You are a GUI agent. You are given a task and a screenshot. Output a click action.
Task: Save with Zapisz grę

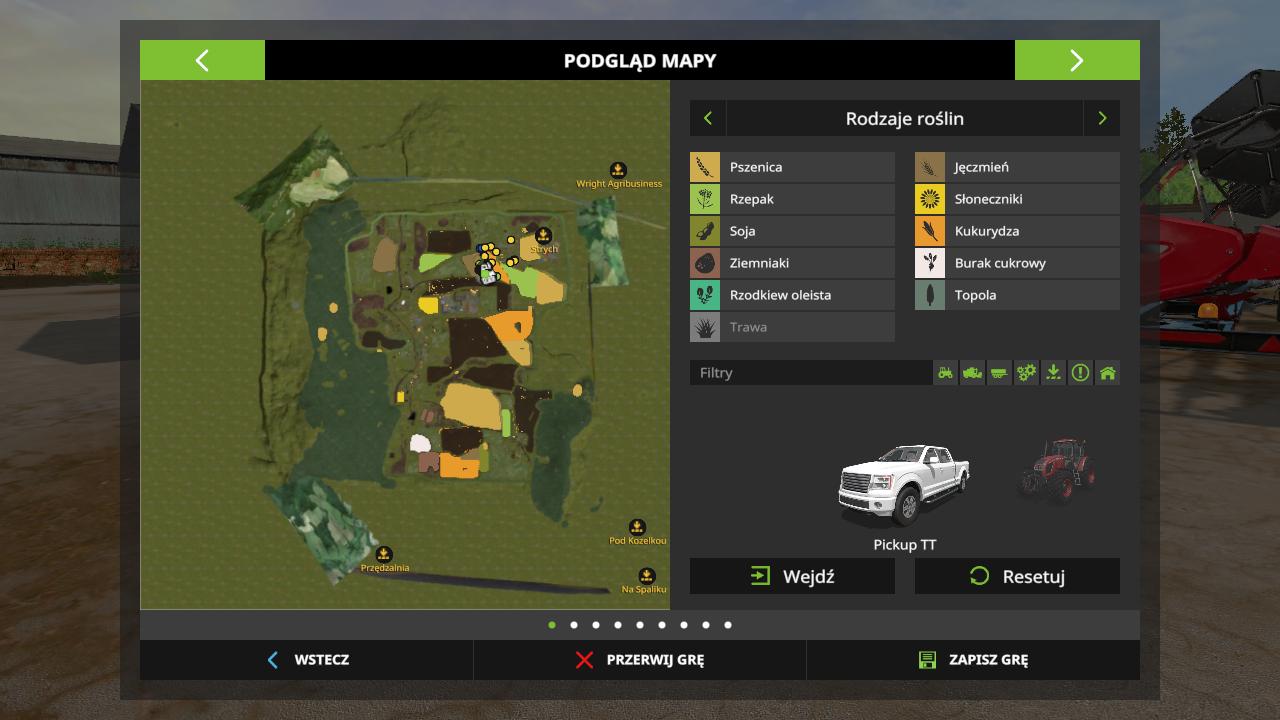(973, 660)
